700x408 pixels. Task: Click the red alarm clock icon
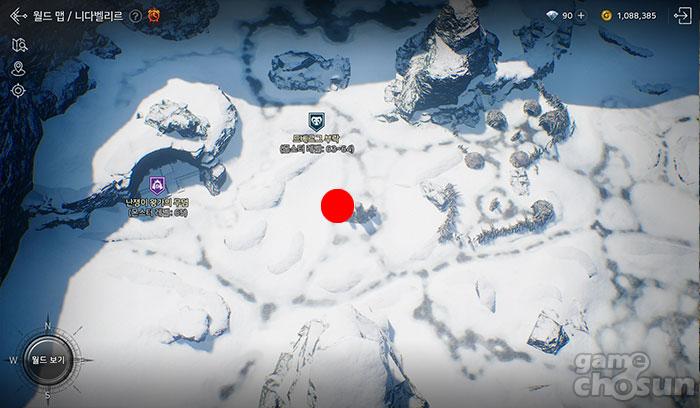click(153, 15)
